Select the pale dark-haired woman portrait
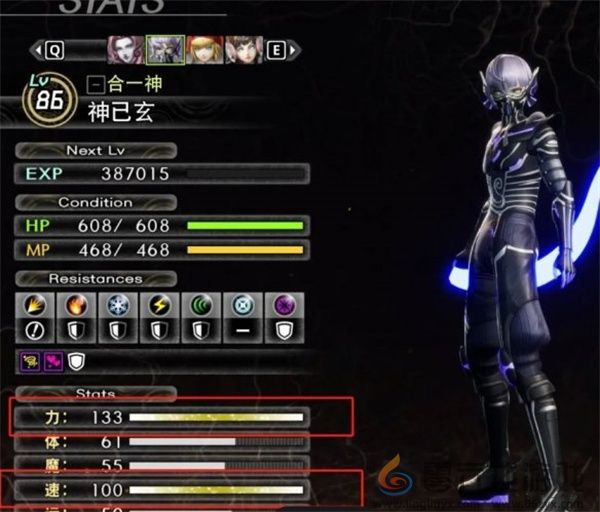This screenshot has width=600, height=512. point(125,50)
